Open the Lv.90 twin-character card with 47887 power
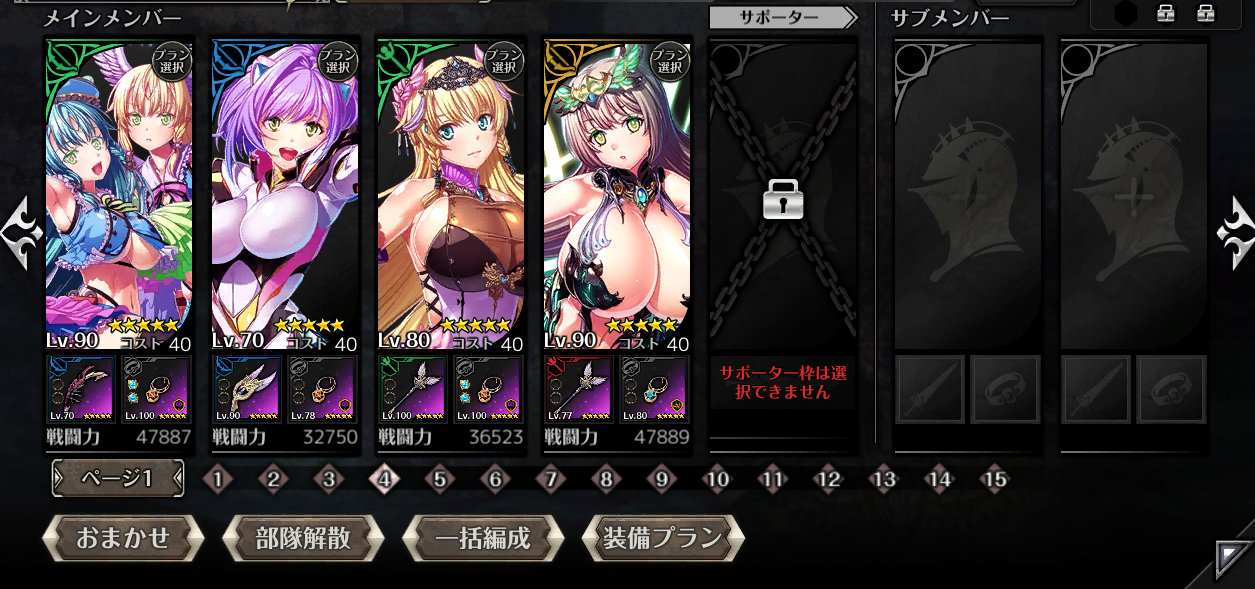The height and width of the screenshot is (589, 1255). click(119, 190)
